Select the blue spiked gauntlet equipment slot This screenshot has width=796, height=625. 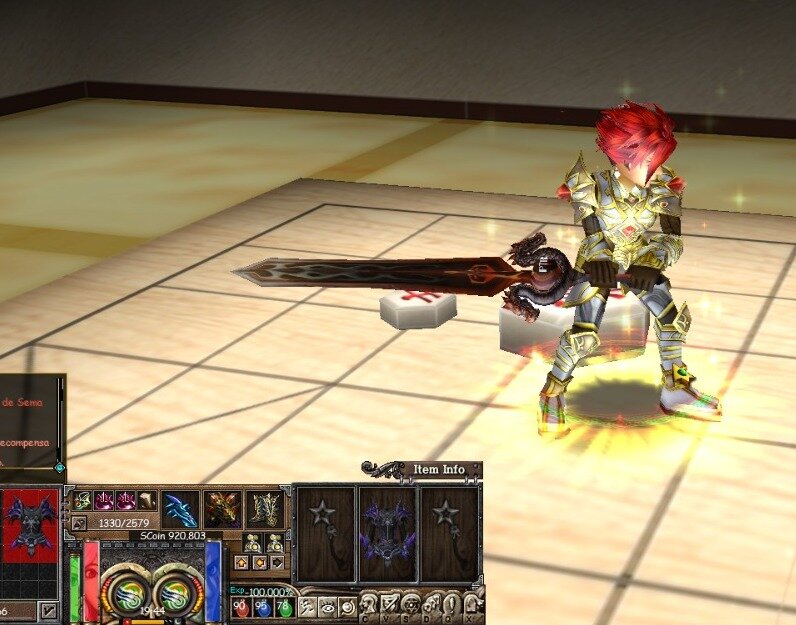180,509
